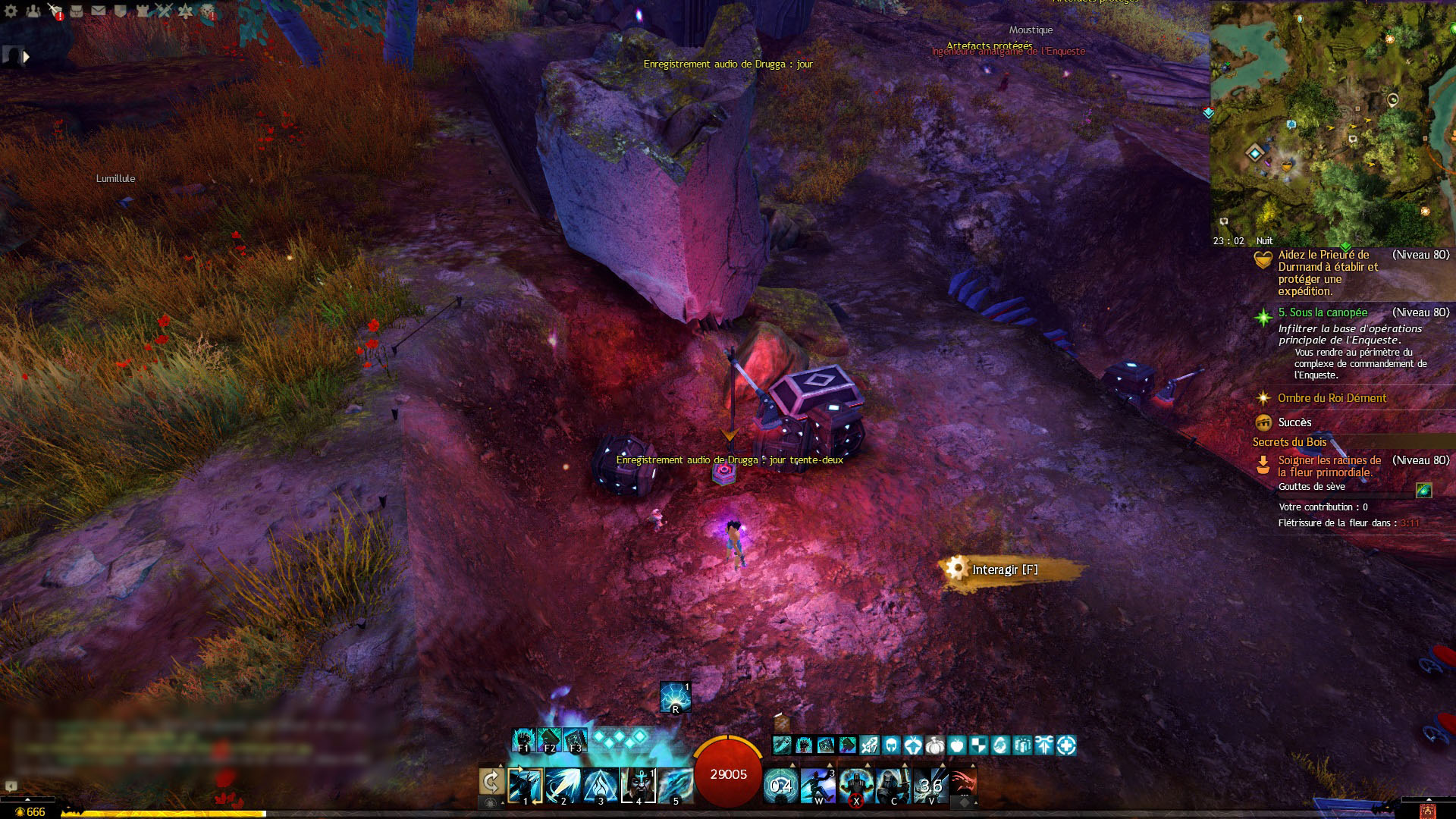Screen dimensions: 1456x819
Task: Open the PvP crossed swords panel
Action: (164, 11)
